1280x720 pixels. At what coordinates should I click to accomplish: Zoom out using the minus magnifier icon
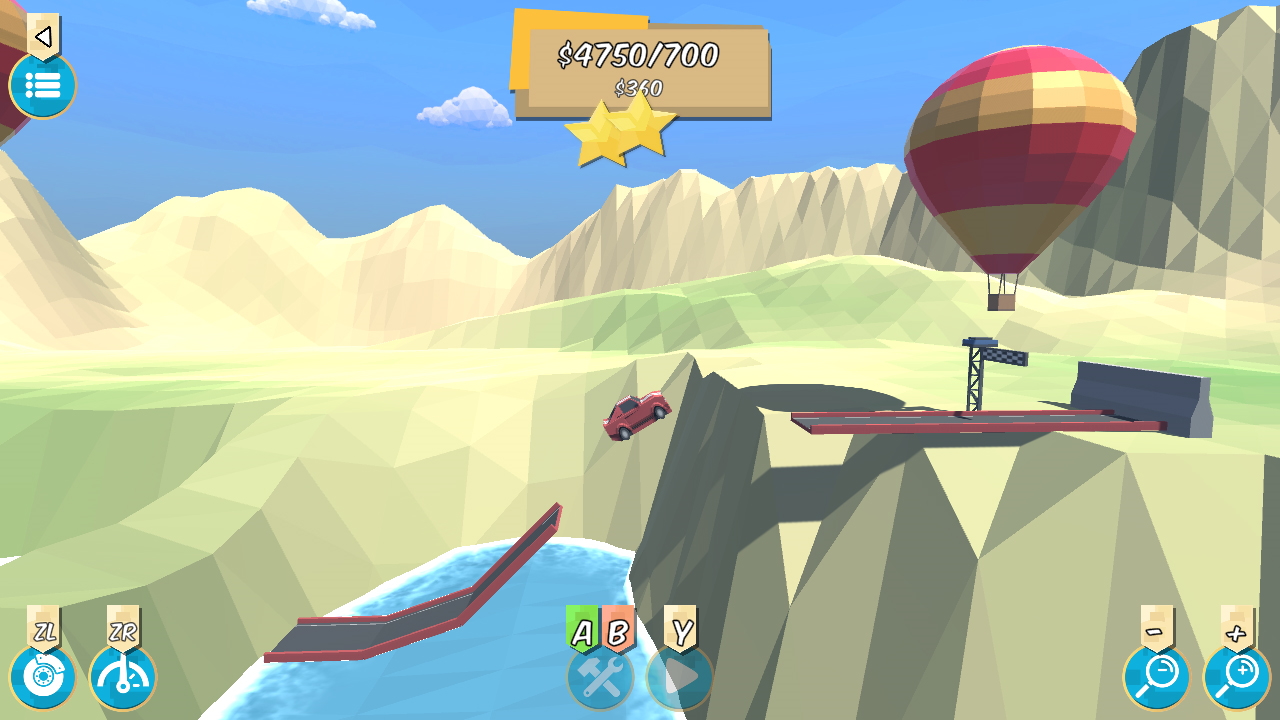(1156, 677)
